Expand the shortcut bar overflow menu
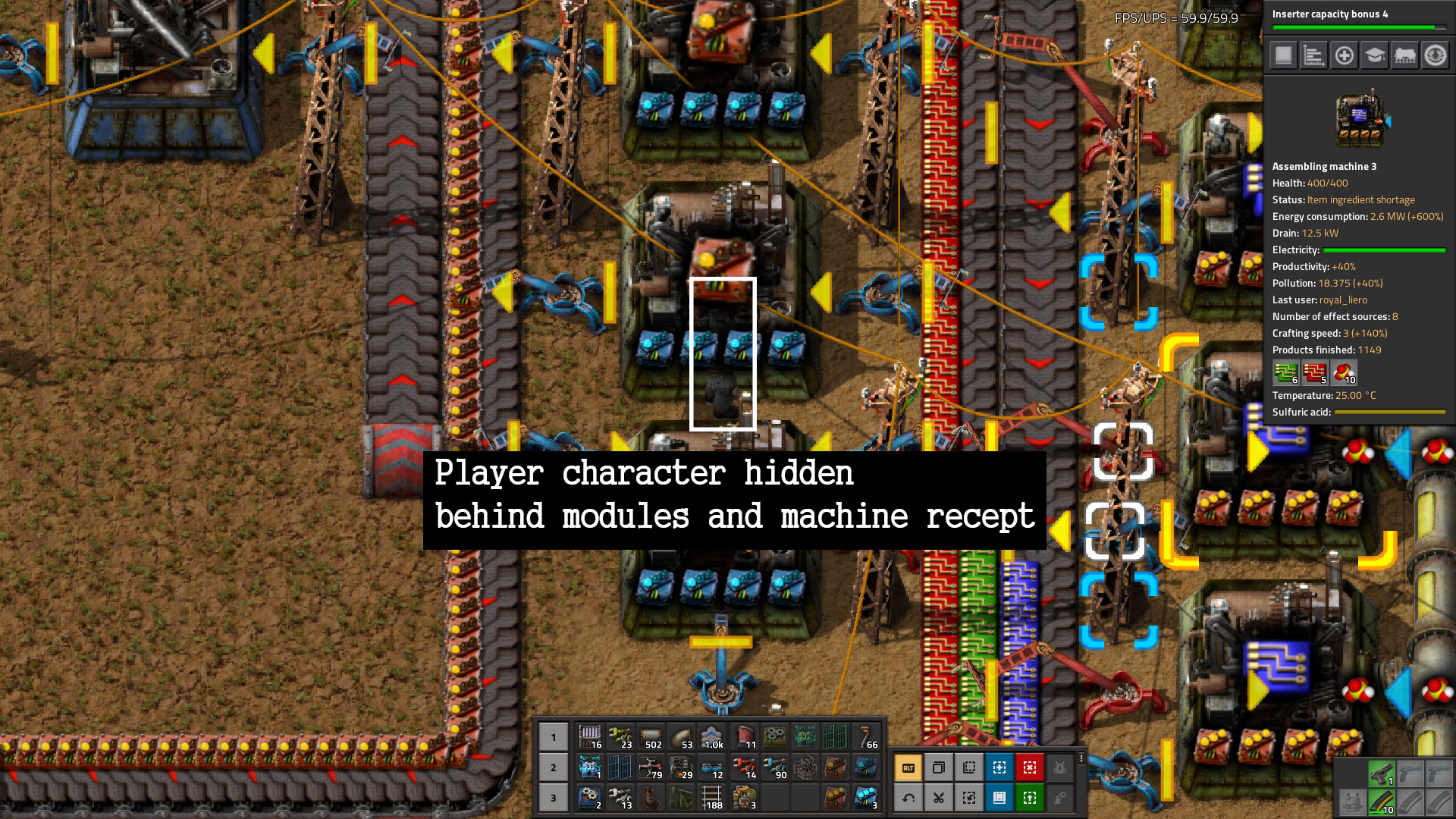Viewport: 1456px width, 819px height. (1083, 758)
